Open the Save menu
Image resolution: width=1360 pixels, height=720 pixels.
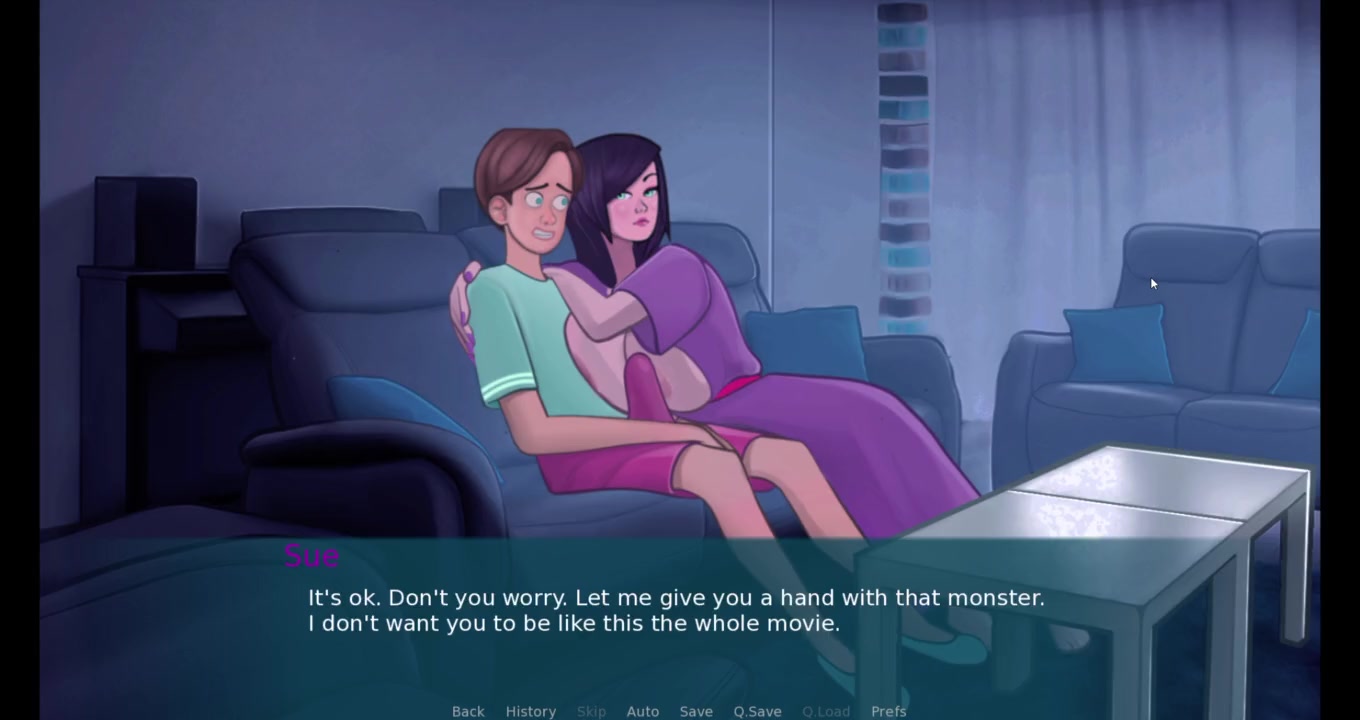click(x=696, y=711)
